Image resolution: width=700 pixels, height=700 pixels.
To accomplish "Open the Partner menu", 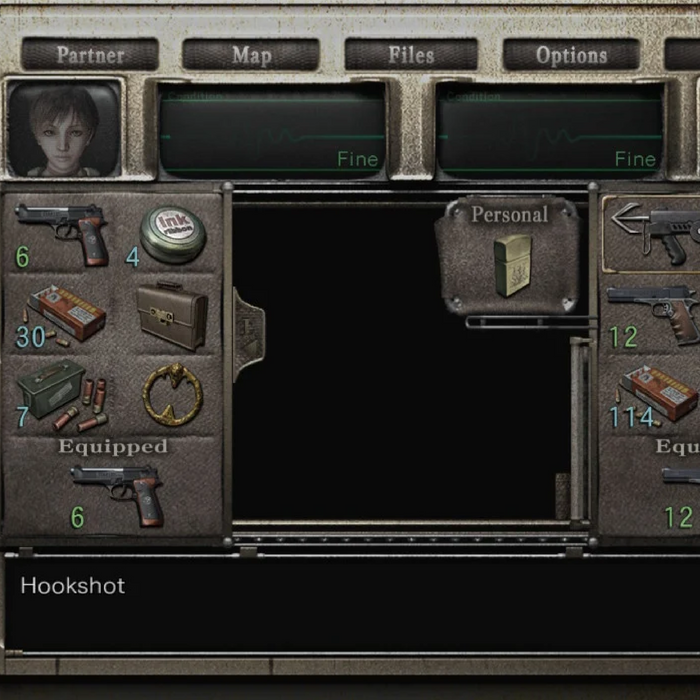I will (x=90, y=55).
